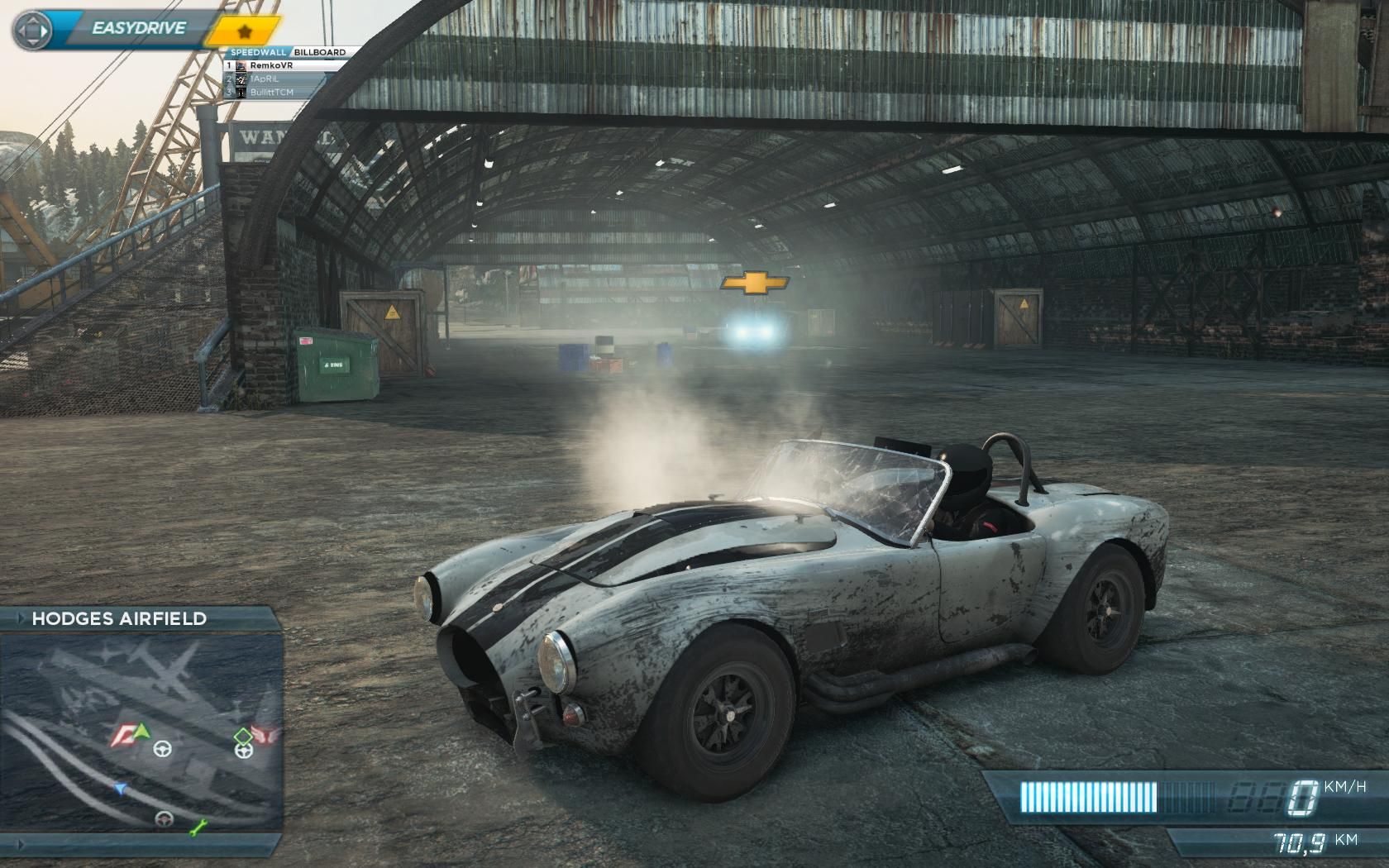
Task: Select the blue arrow marker on minimap
Action: (x=121, y=789)
